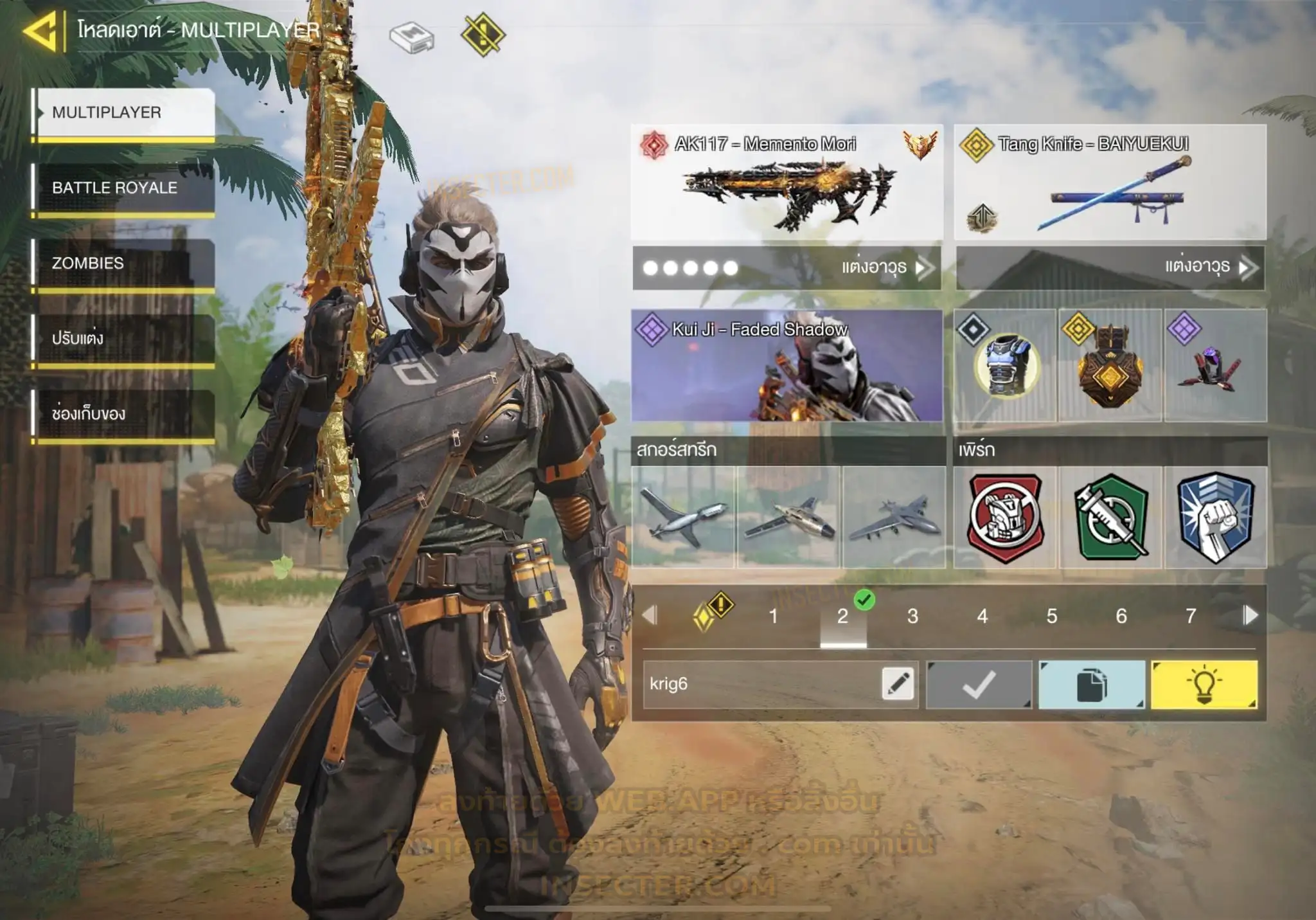Viewport: 1316px width, 920px height.
Task: Select the AK117 Memento Mori primary weapon
Action: click(x=787, y=182)
